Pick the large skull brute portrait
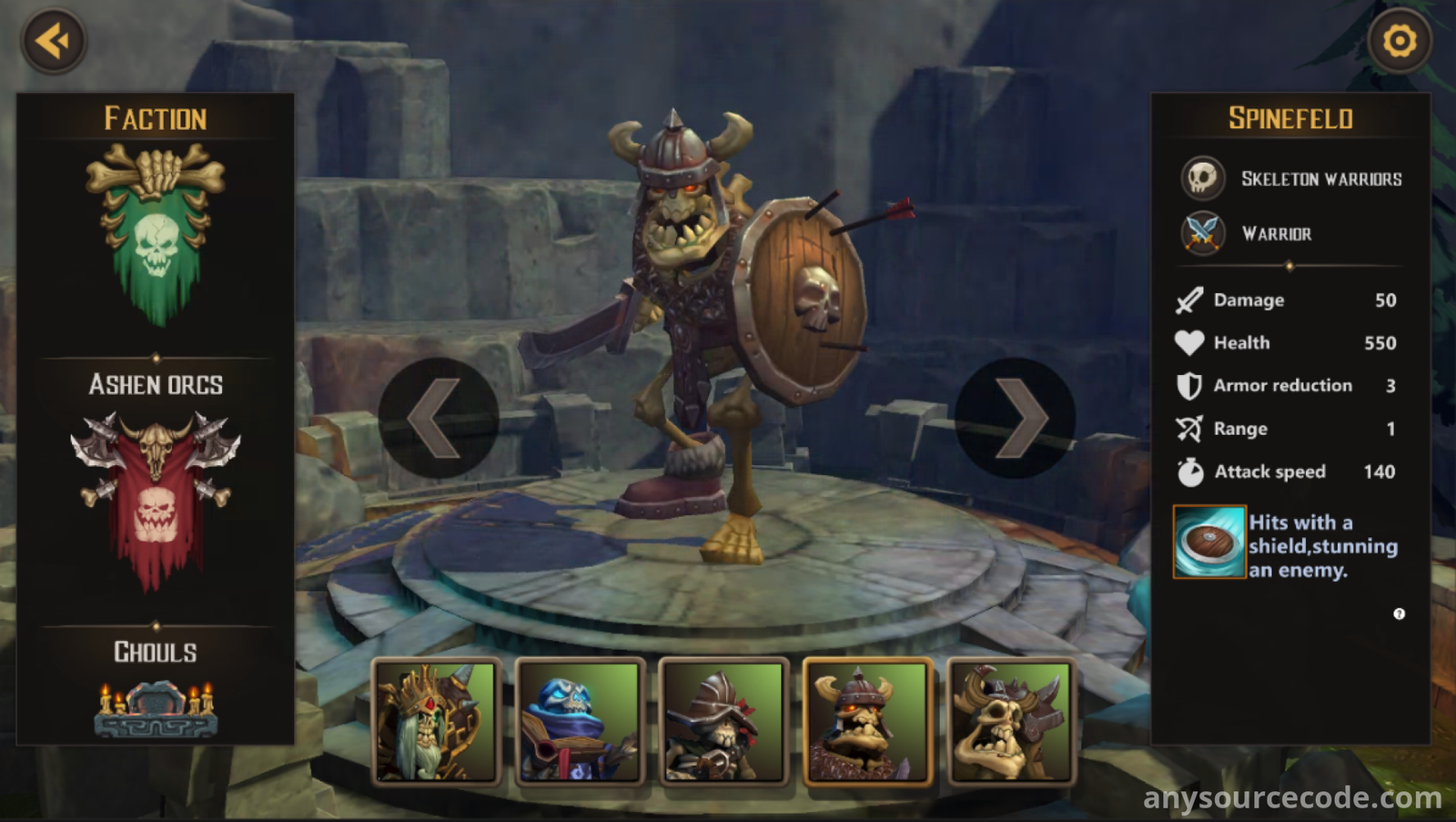Image resolution: width=1456 pixels, height=822 pixels. [1011, 721]
